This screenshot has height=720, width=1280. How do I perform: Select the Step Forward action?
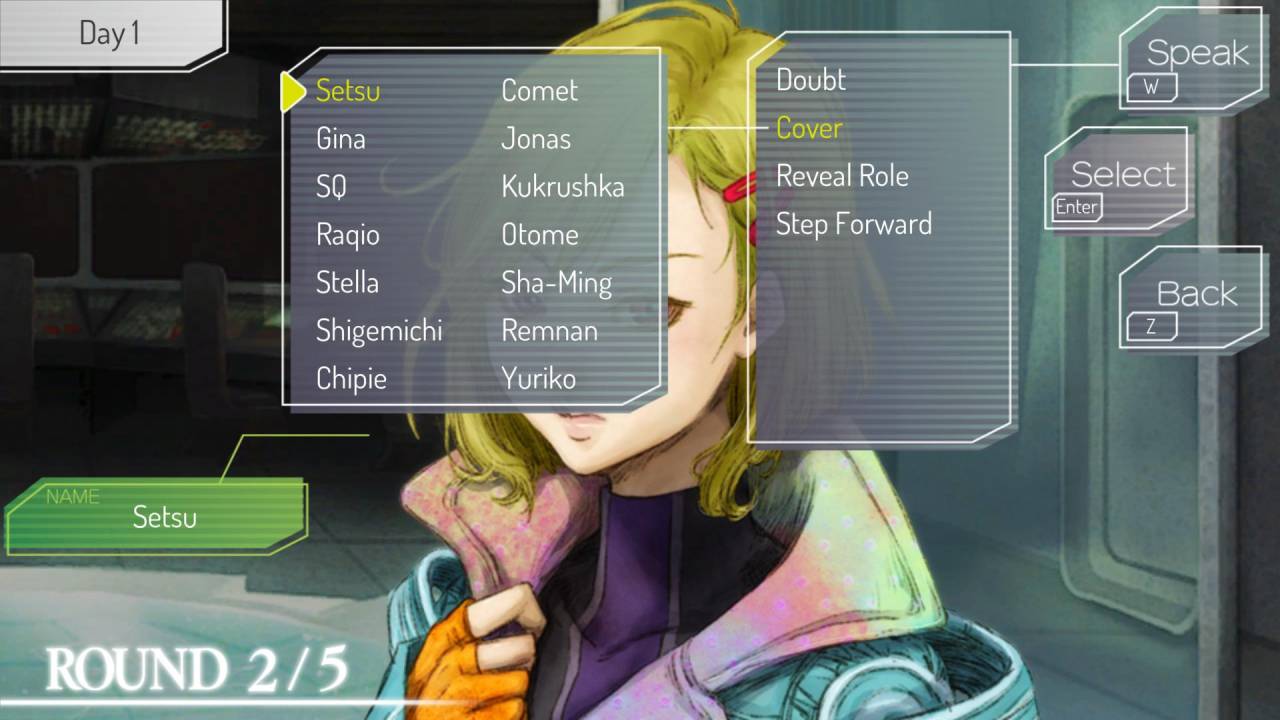point(853,224)
